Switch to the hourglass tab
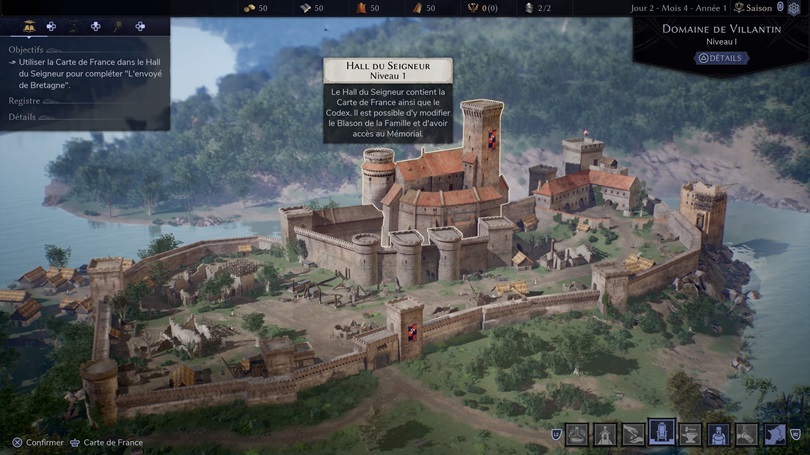The image size is (810, 455). (73, 26)
